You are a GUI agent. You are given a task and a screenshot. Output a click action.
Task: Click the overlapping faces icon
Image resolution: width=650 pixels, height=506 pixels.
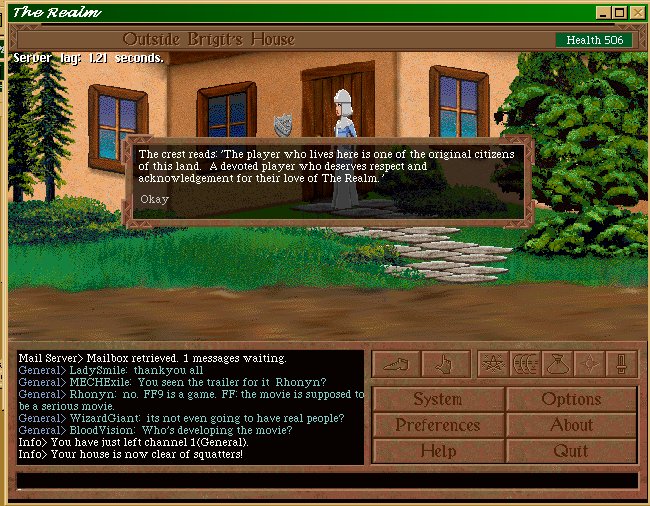click(x=524, y=363)
